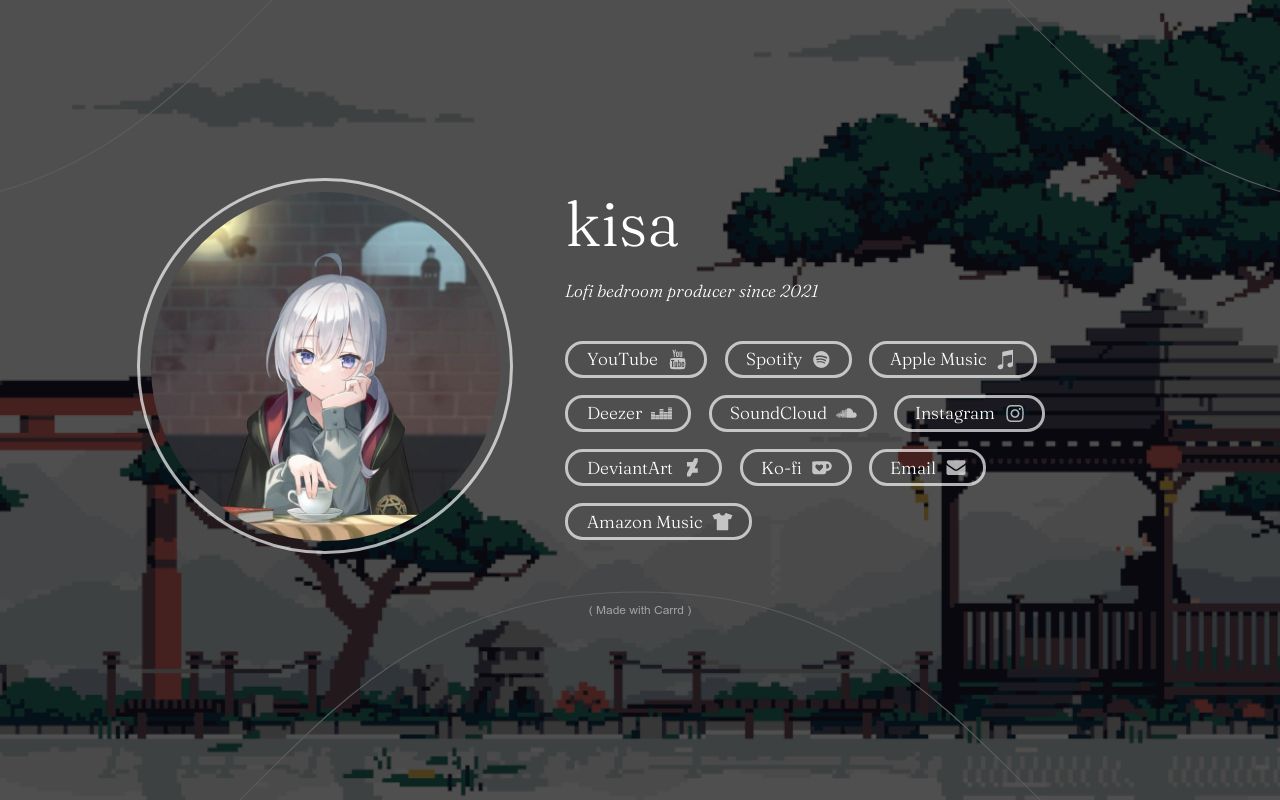Click the circular anime profile picture
1280x800 pixels.
tap(327, 365)
